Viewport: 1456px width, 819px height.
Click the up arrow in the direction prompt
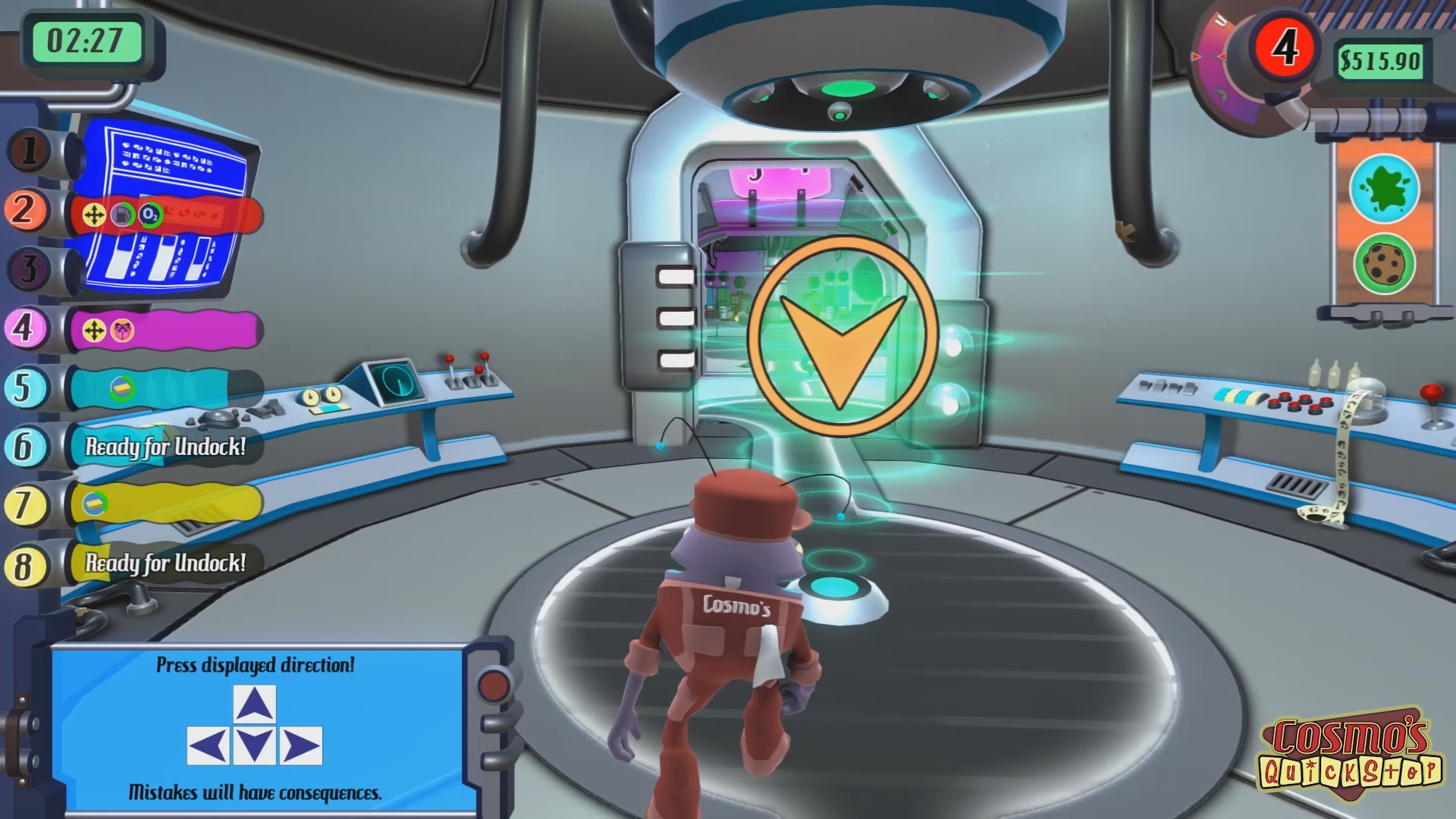pyautogui.click(x=256, y=704)
